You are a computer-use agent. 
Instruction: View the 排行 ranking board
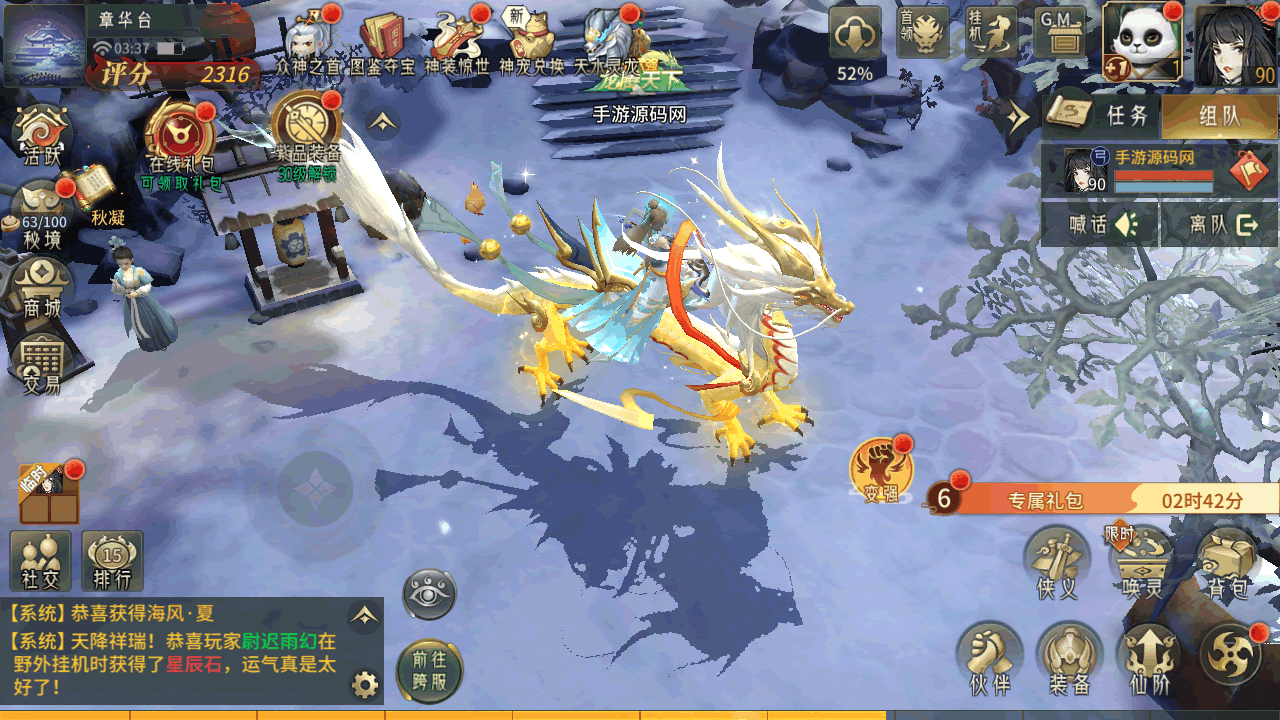click(x=112, y=559)
